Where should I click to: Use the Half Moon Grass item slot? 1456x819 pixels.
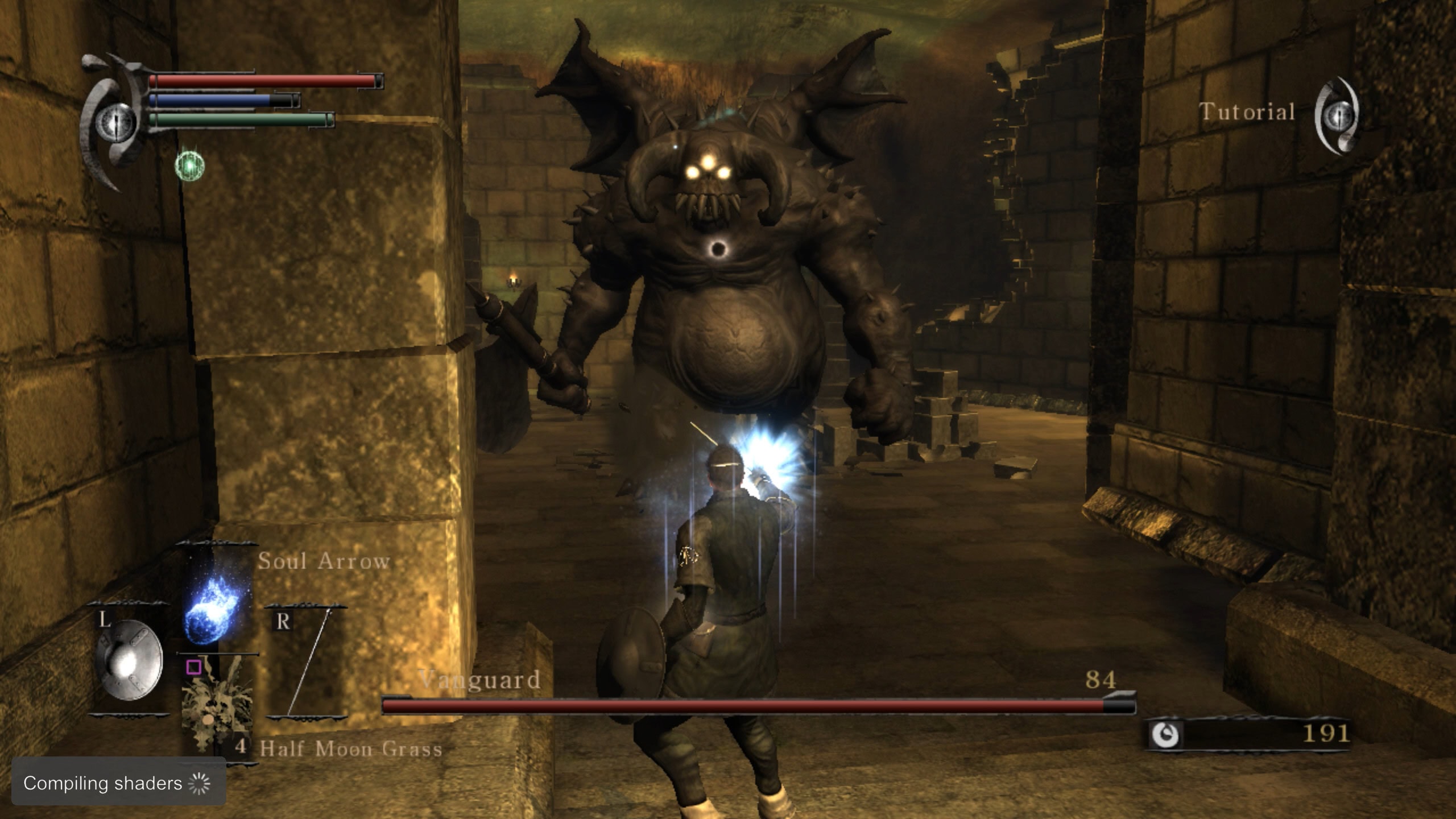tap(217, 705)
